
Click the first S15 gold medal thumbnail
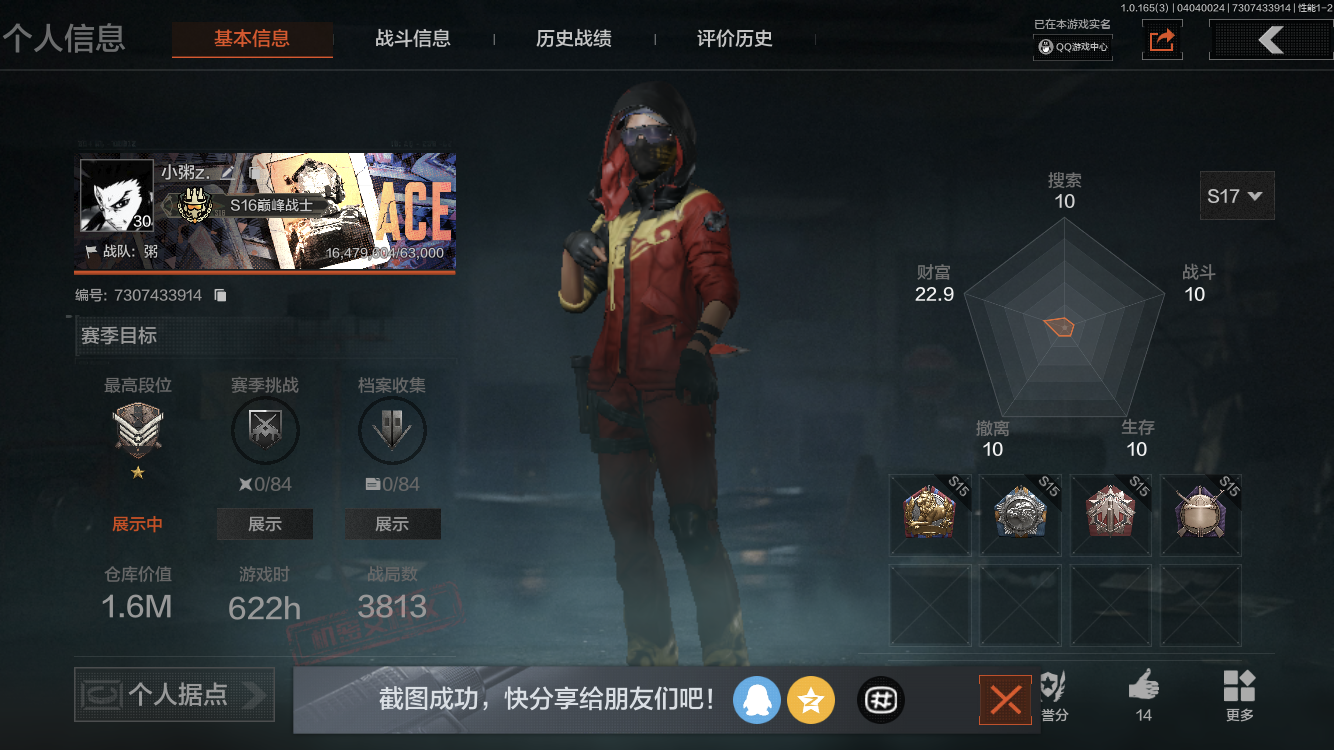click(x=930, y=514)
